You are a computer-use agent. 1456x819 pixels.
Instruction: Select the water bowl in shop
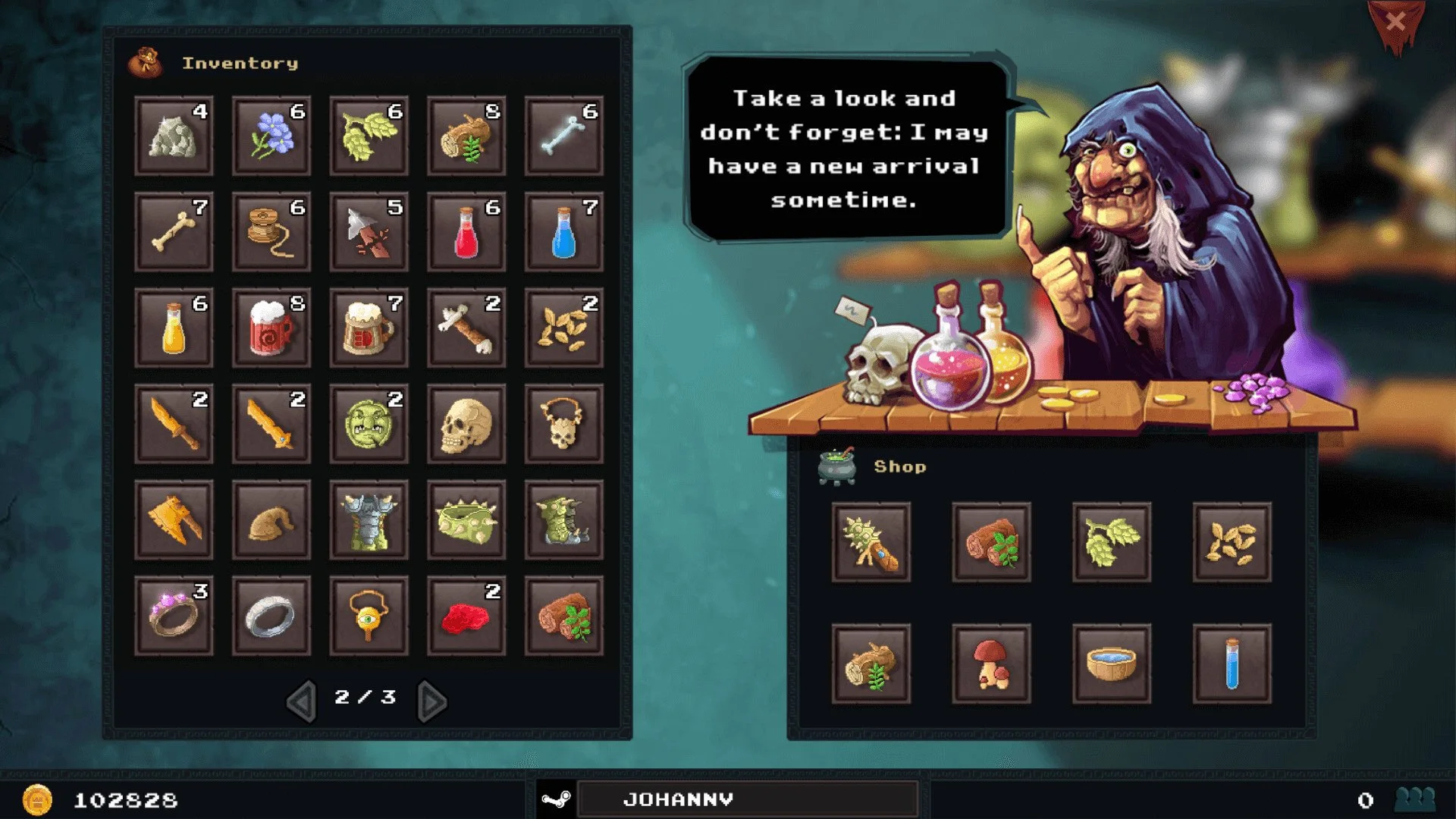[1112, 664]
